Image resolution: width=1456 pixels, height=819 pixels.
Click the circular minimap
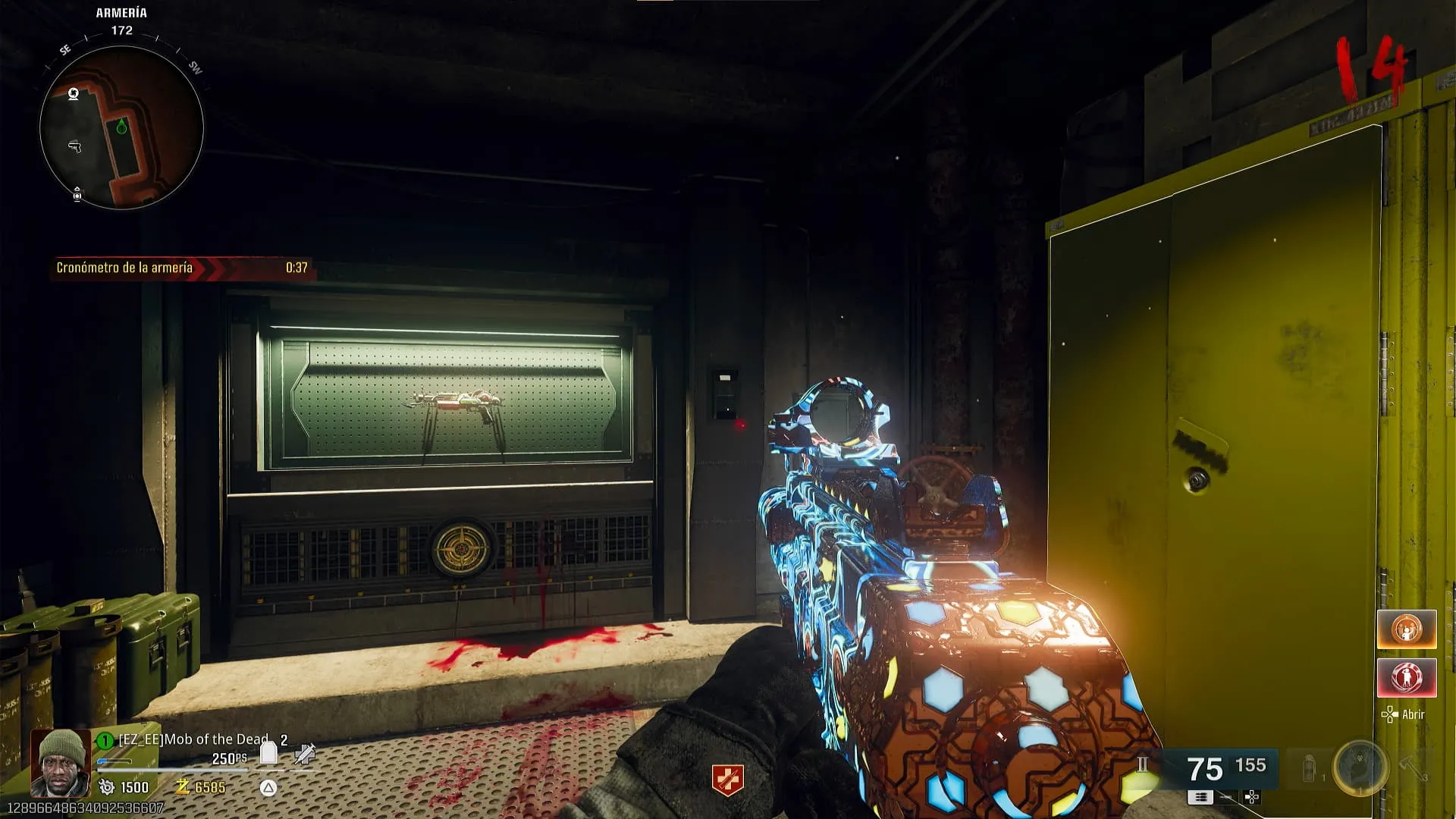click(x=121, y=127)
